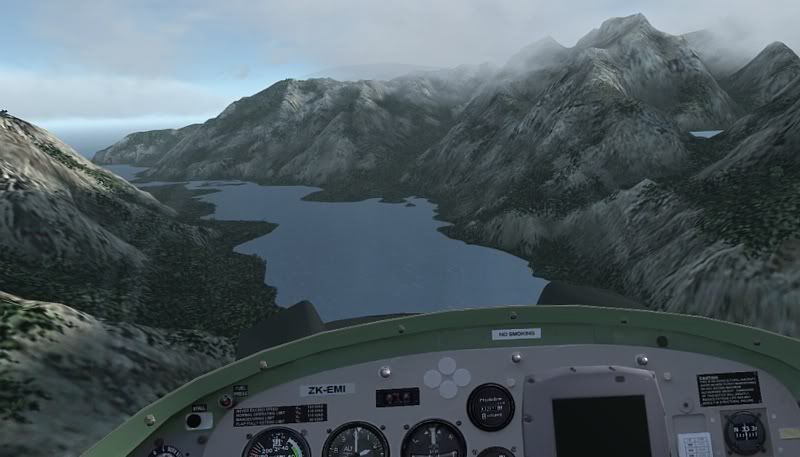The height and width of the screenshot is (457, 800).
Task: Select the altimeter gauge
Action: tap(356, 442)
